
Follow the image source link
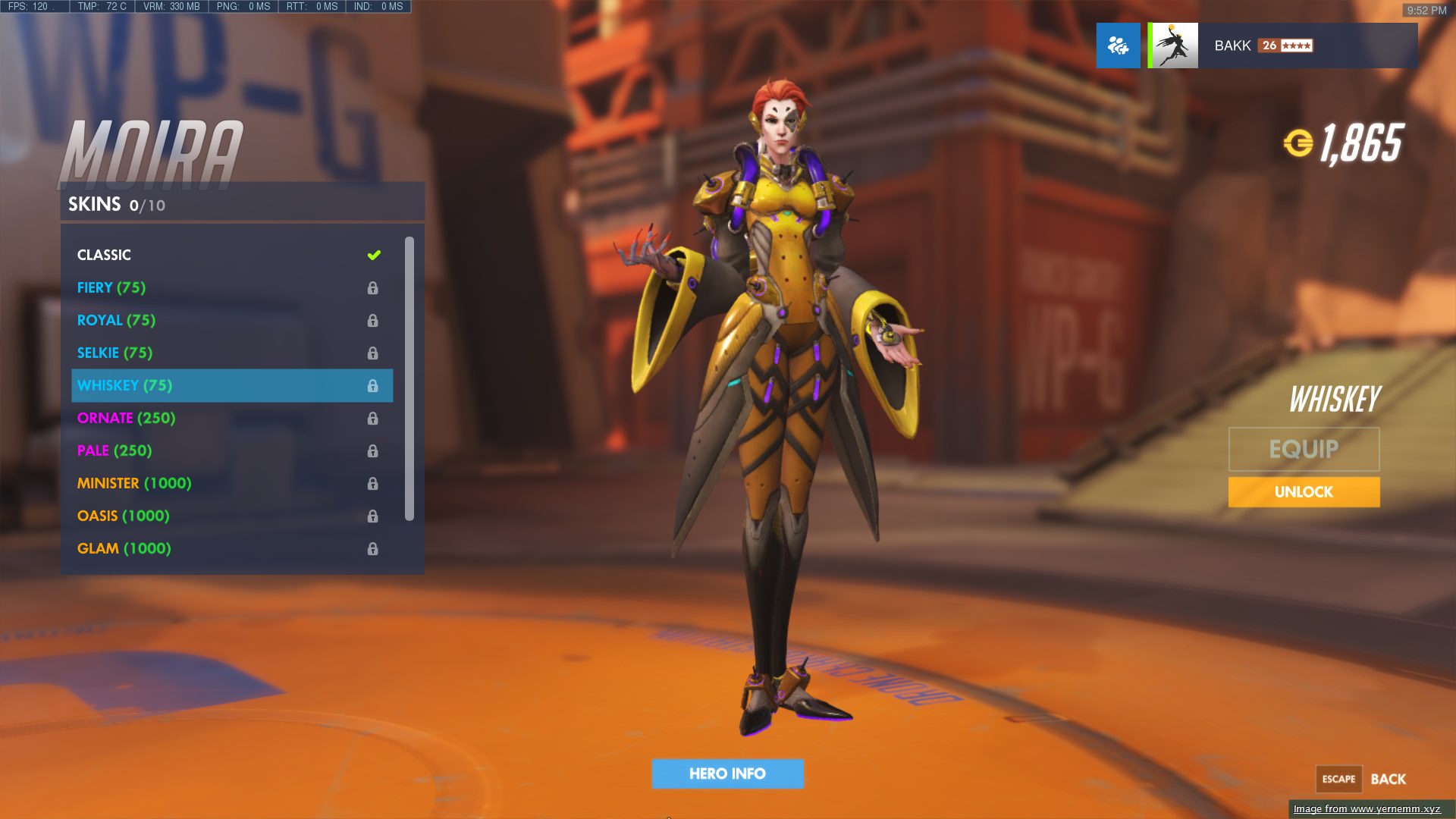pyautogui.click(x=1367, y=809)
